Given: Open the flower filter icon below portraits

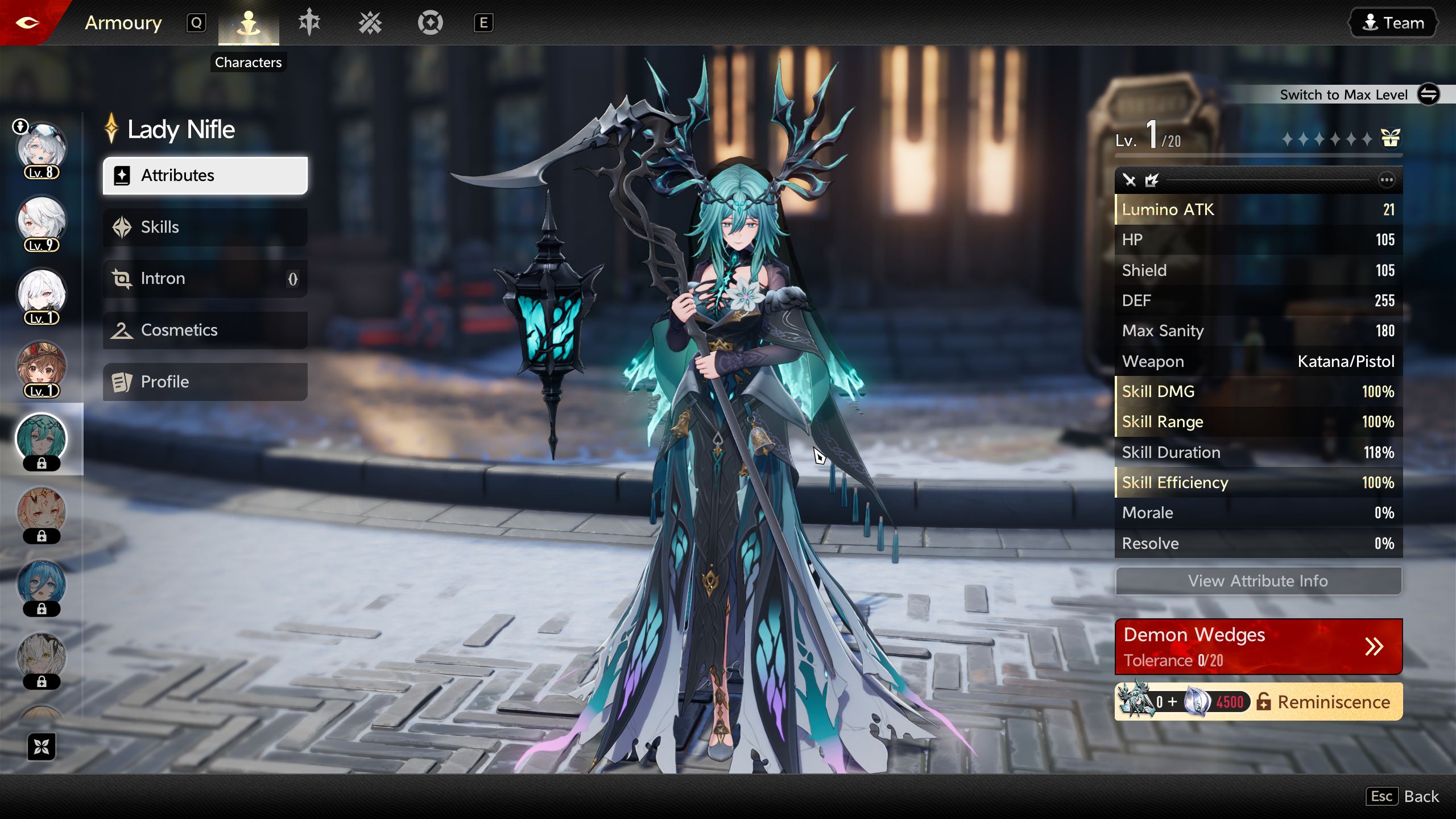Looking at the screenshot, I should pyautogui.click(x=42, y=747).
